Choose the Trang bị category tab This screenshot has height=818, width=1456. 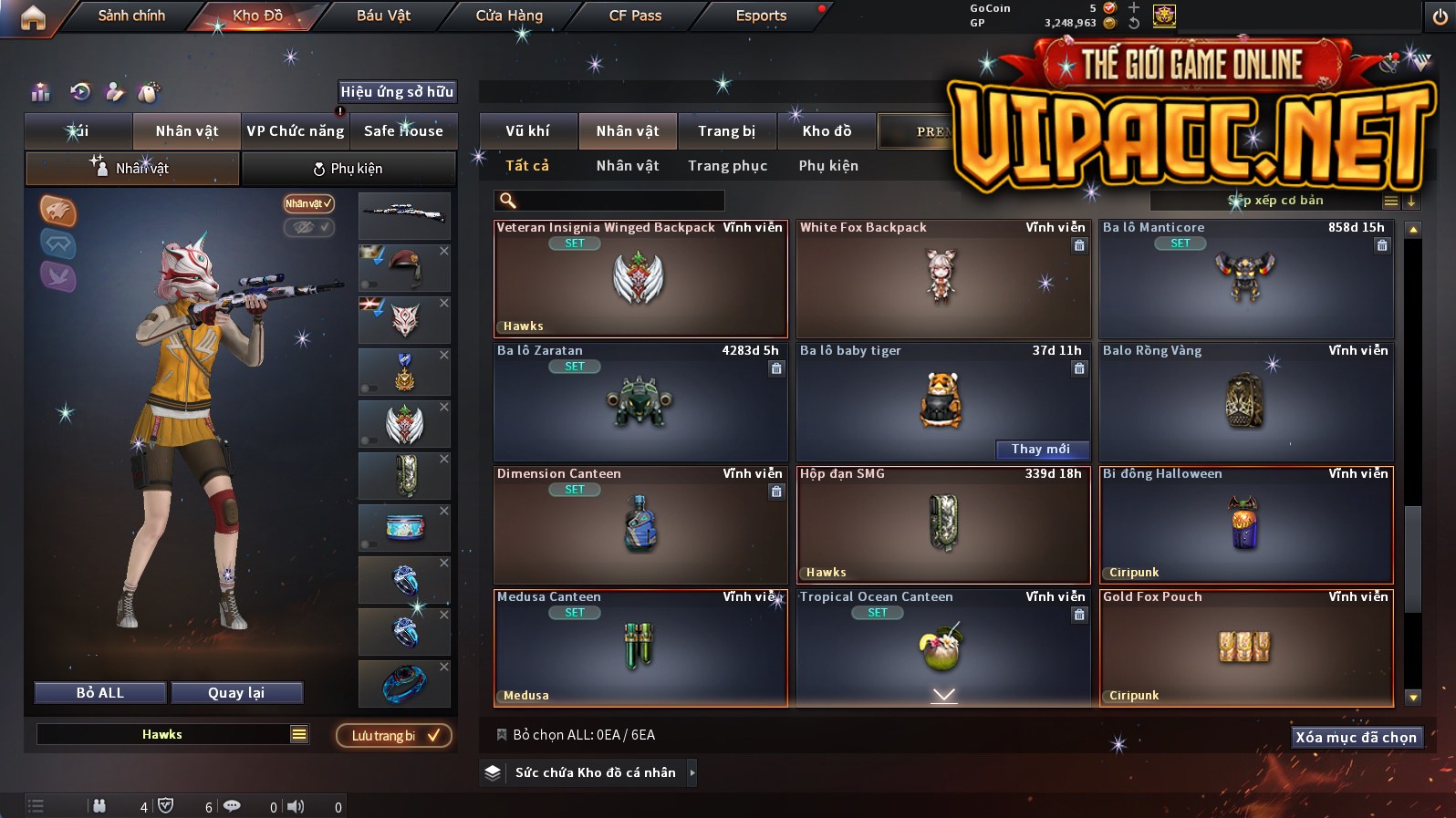click(x=726, y=131)
